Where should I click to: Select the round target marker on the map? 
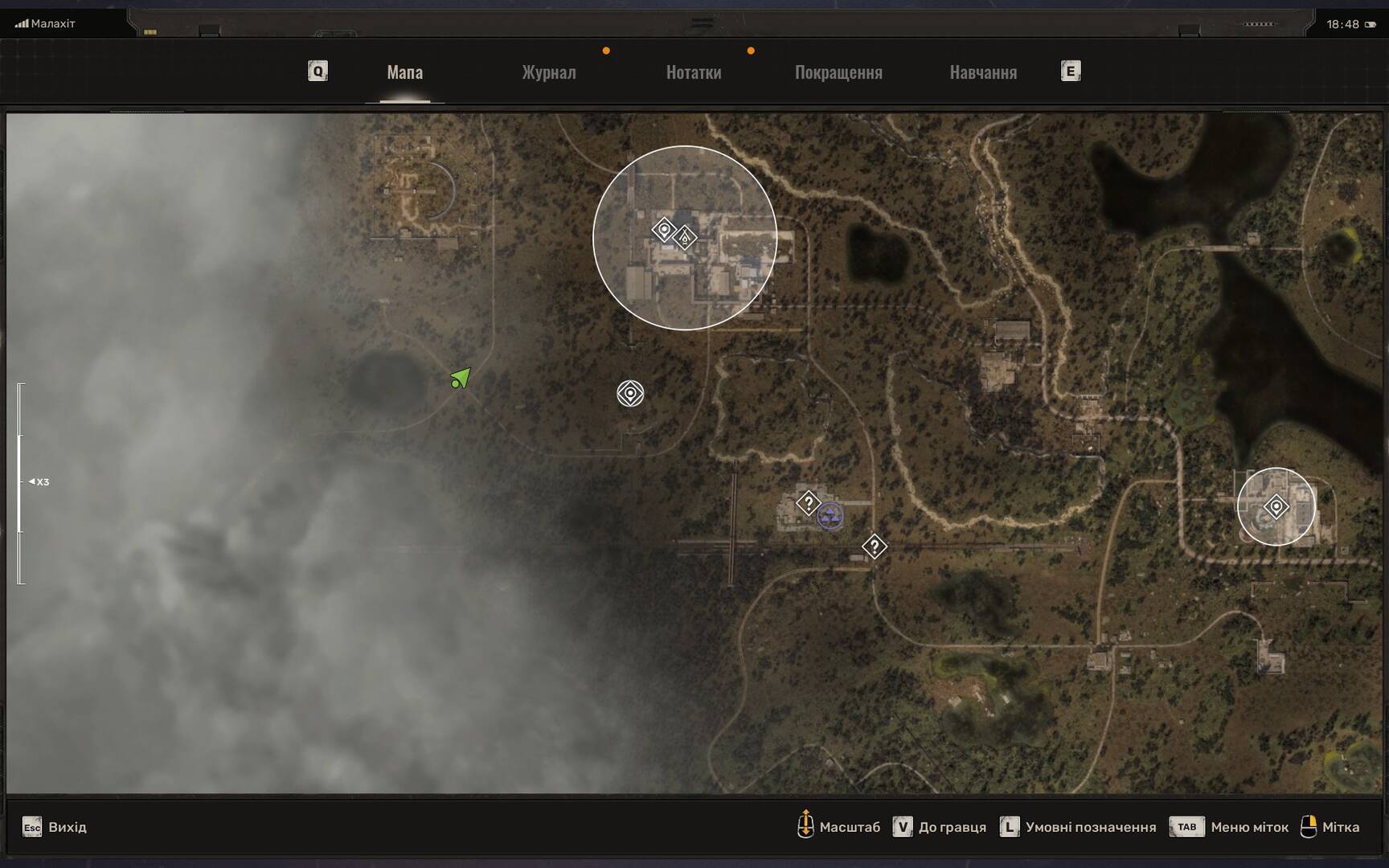[x=630, y=394]
